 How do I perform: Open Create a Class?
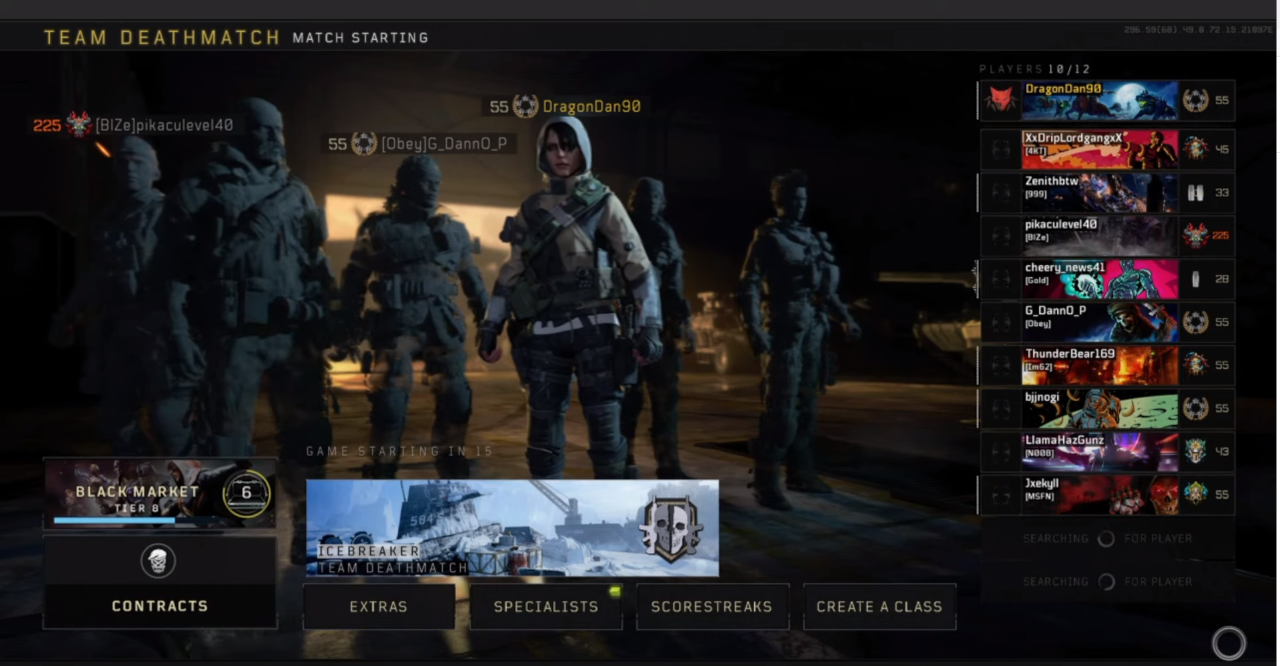pyautogui.click(x=879, y=607)
